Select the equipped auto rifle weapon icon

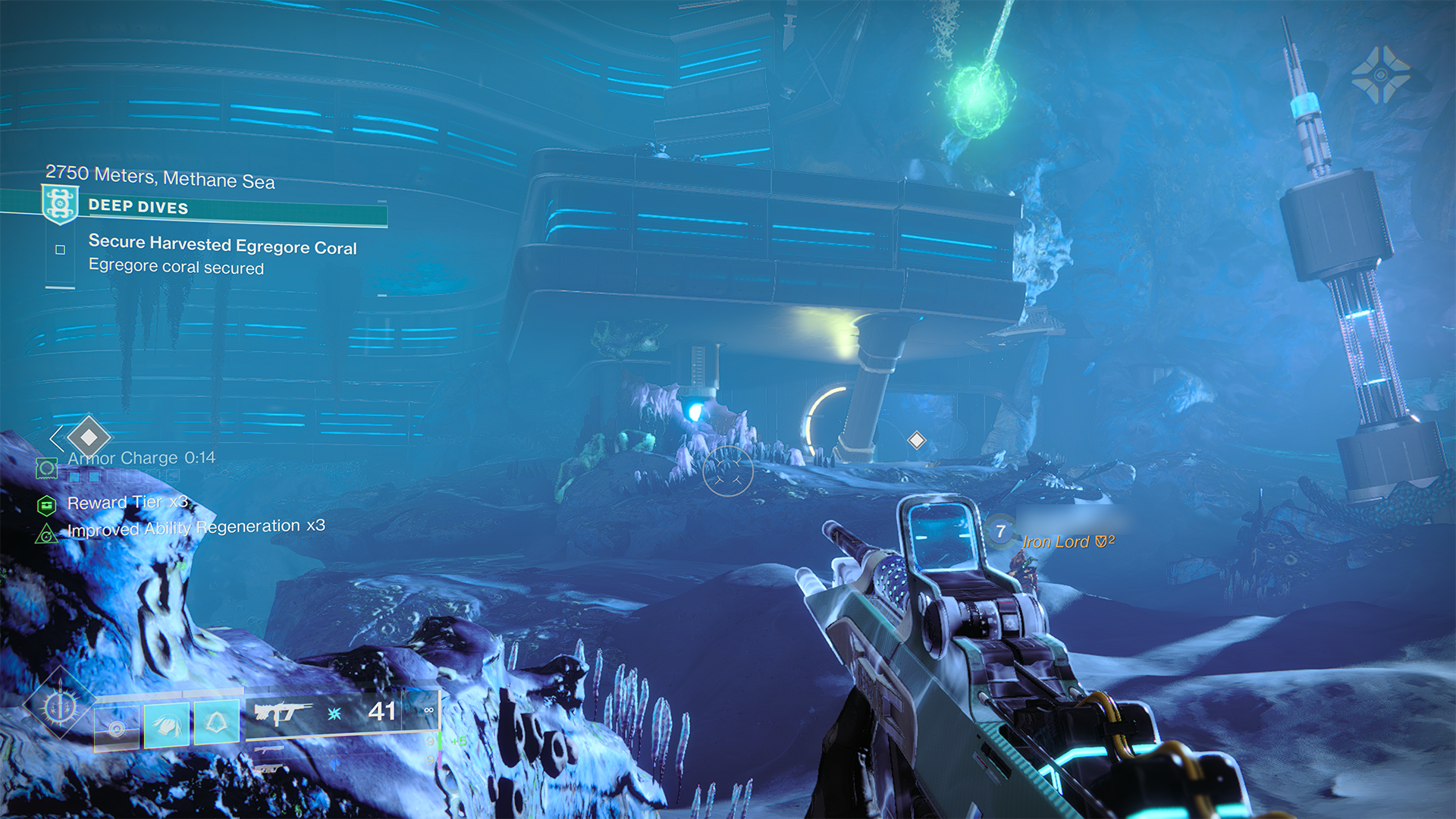coord(282,713)
